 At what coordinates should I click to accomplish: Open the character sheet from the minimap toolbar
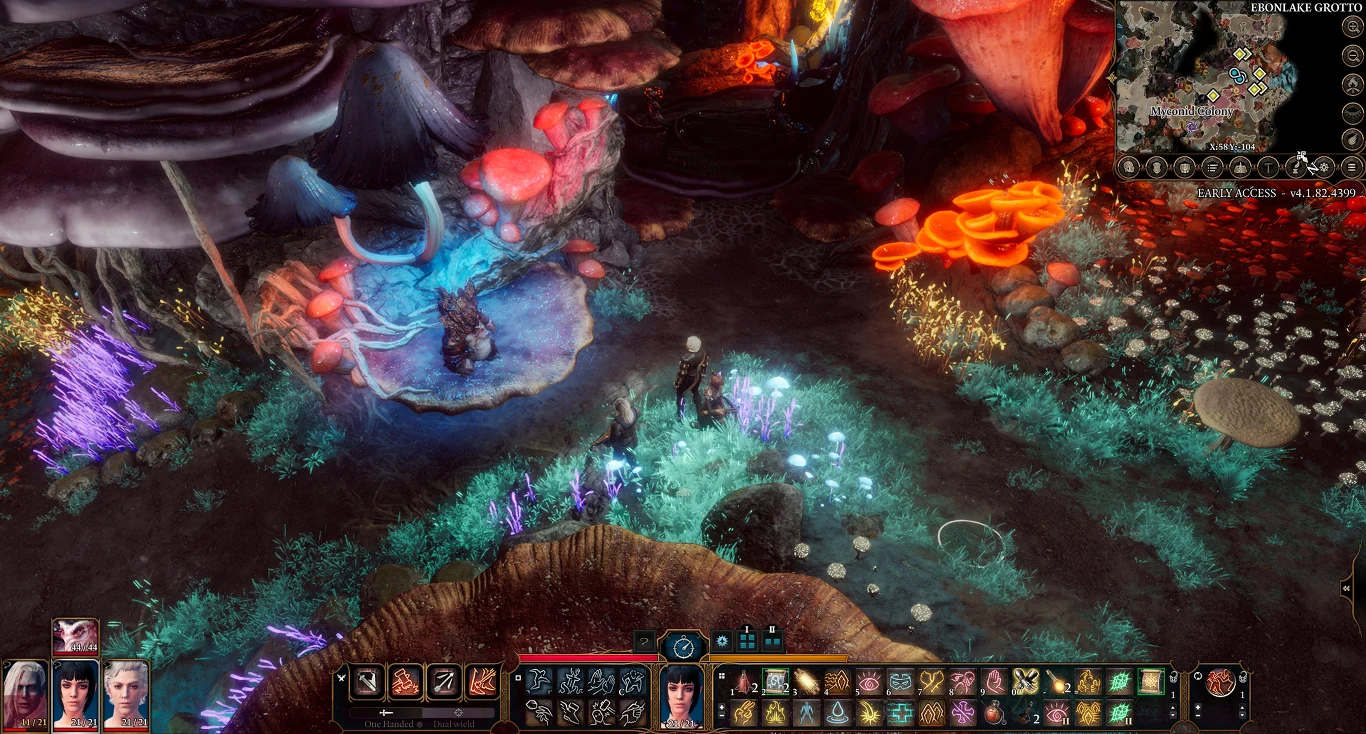point(1128,167)
